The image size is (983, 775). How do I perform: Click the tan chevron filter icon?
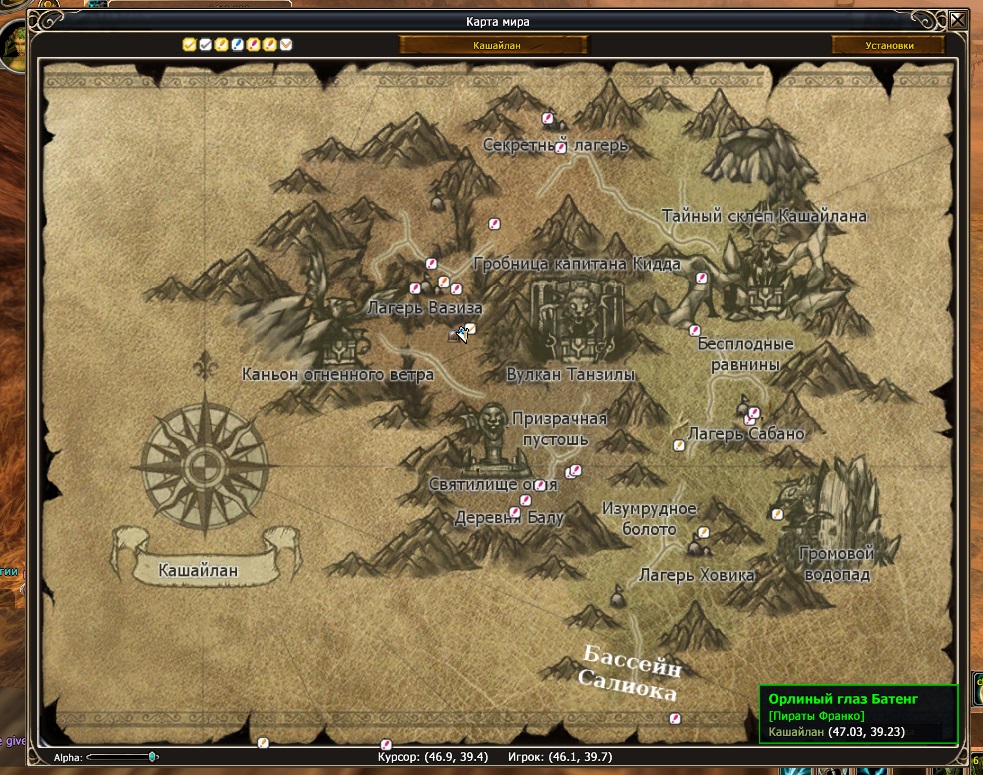286,44
